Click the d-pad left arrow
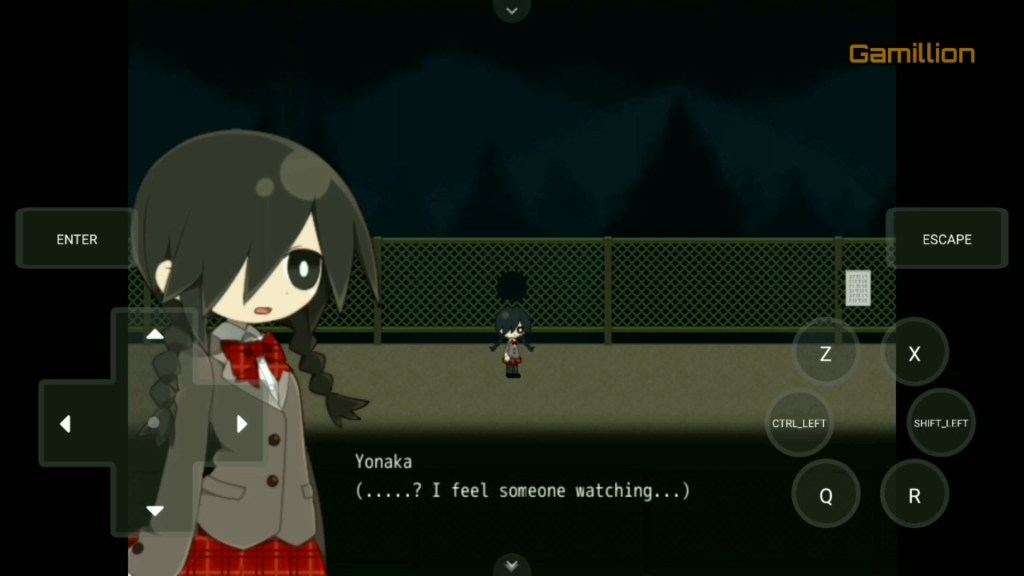This screenshot has width=1024, height=576. [x=66, y=424]
